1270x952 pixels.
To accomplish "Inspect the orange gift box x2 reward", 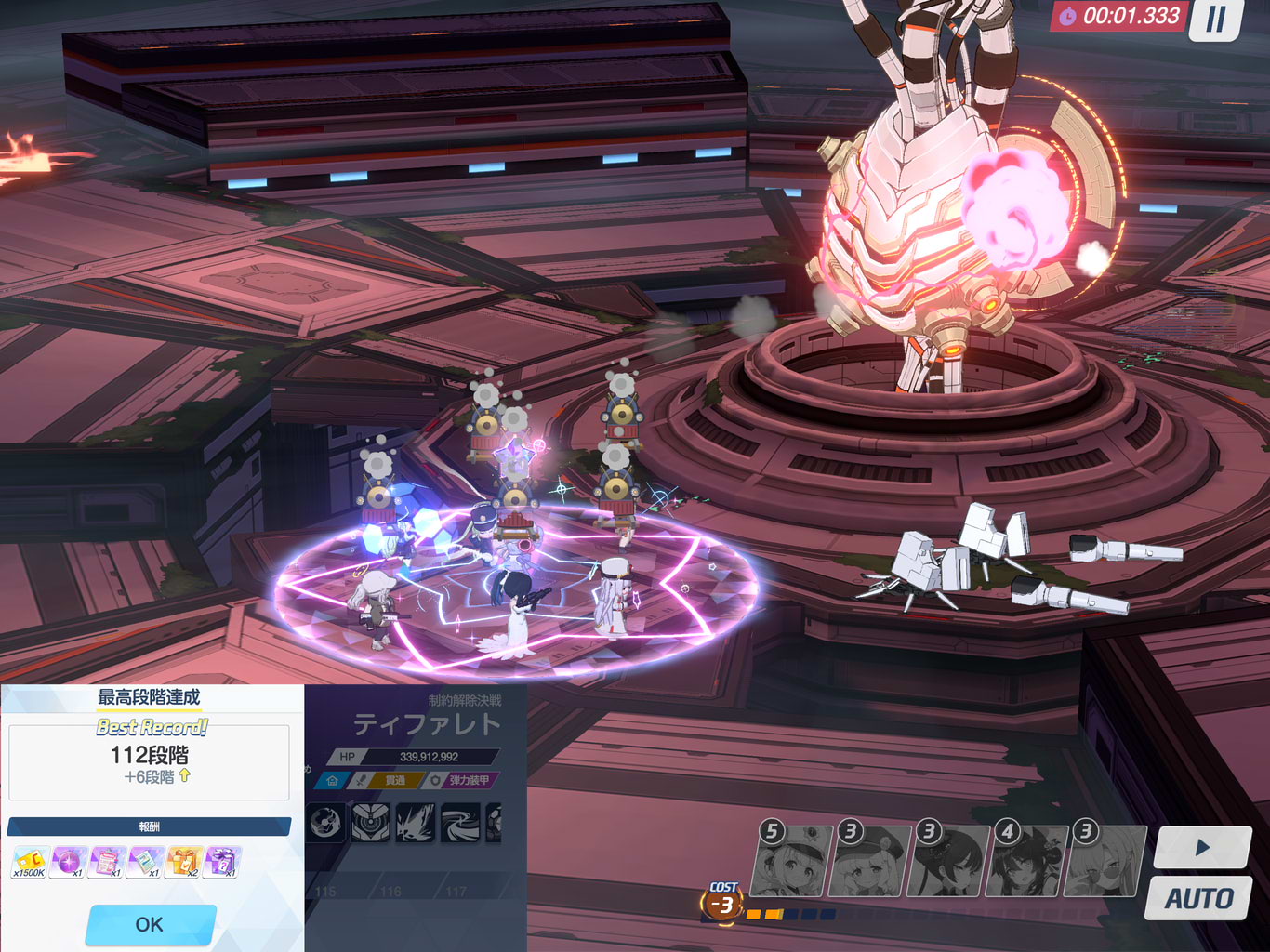I will click(184, 863).
